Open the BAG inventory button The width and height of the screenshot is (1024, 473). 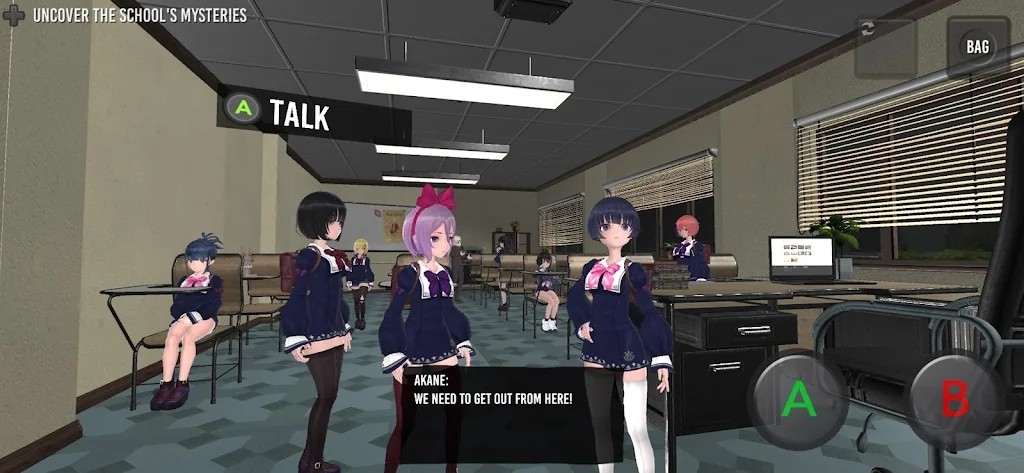coord(977,47)
